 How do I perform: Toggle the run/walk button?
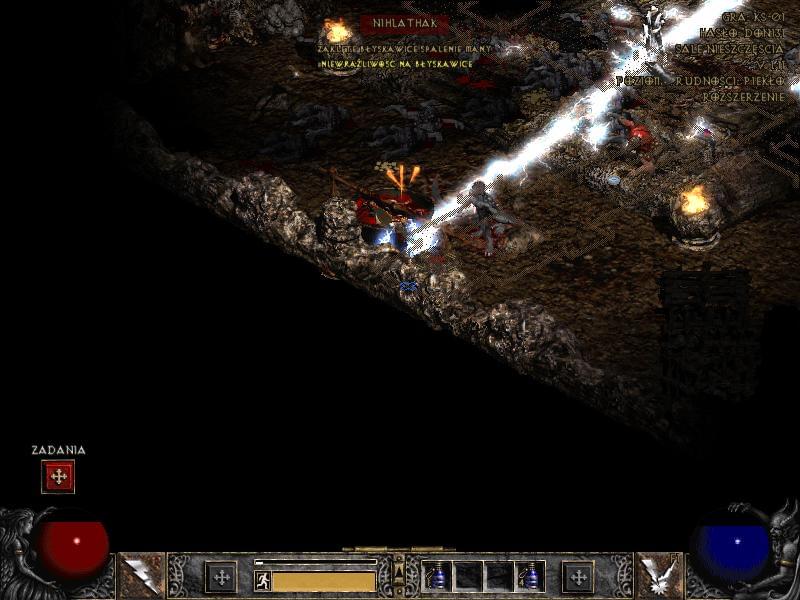point(263,580)
